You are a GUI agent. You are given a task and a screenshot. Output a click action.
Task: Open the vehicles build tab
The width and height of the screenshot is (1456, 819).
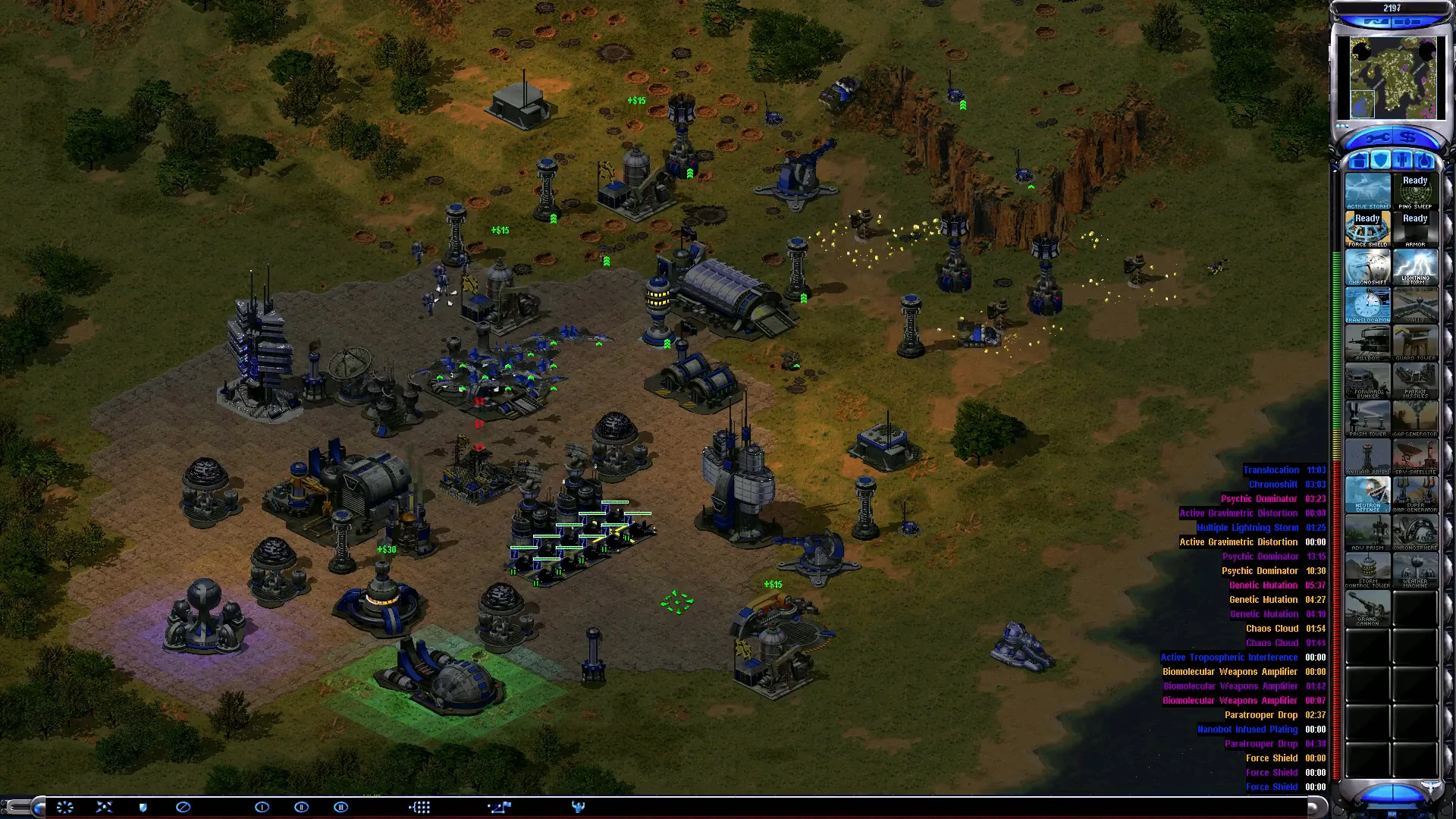click(1426, 161)
